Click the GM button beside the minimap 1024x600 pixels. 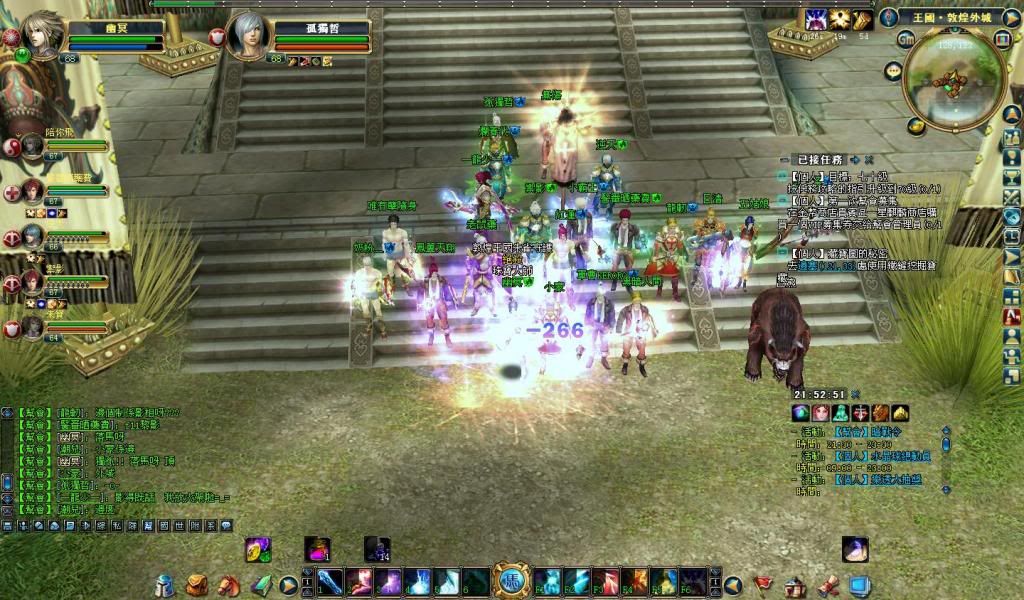click(907, 40)
